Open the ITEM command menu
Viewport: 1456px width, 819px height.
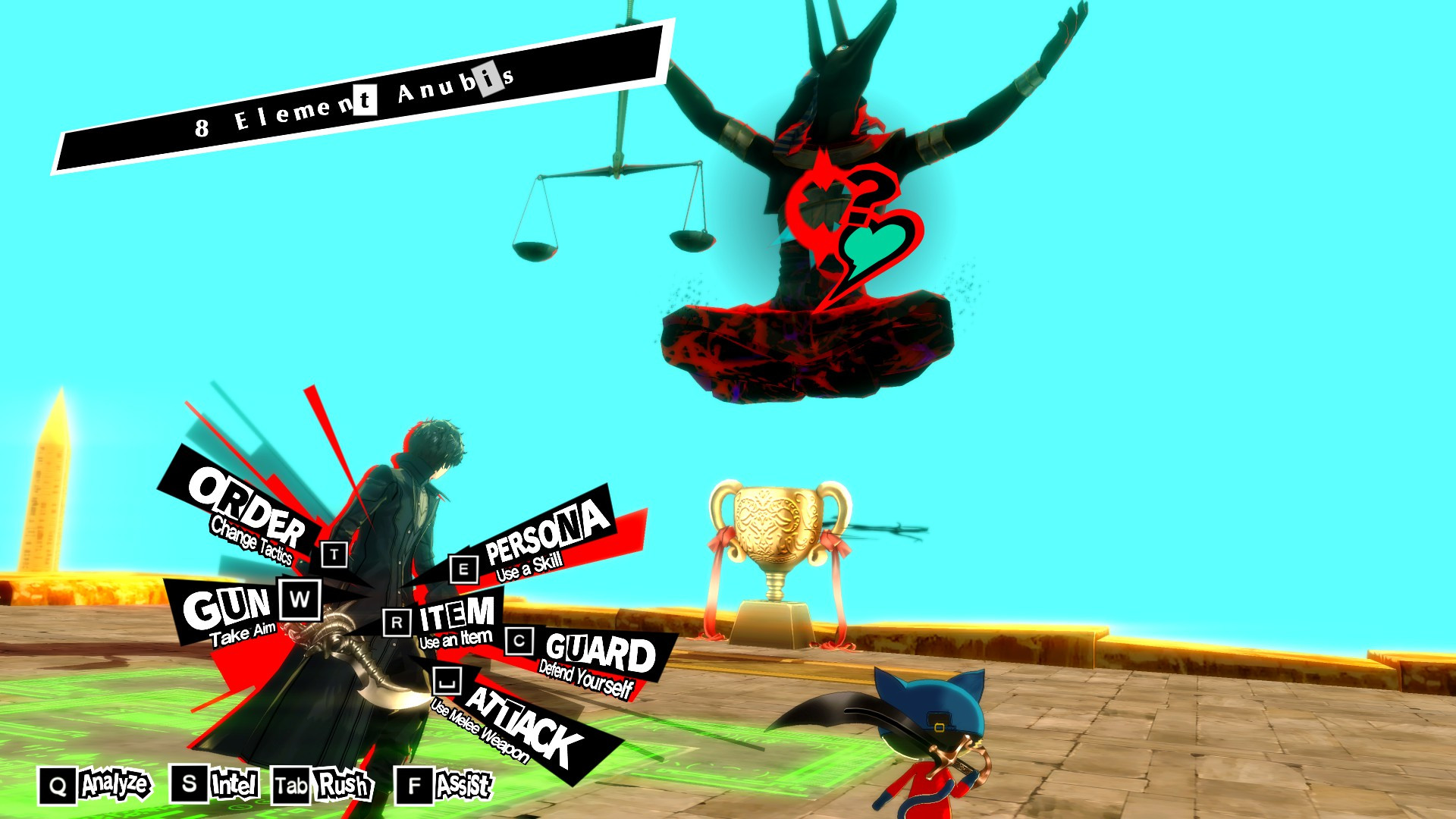click(x=456, y=615)
